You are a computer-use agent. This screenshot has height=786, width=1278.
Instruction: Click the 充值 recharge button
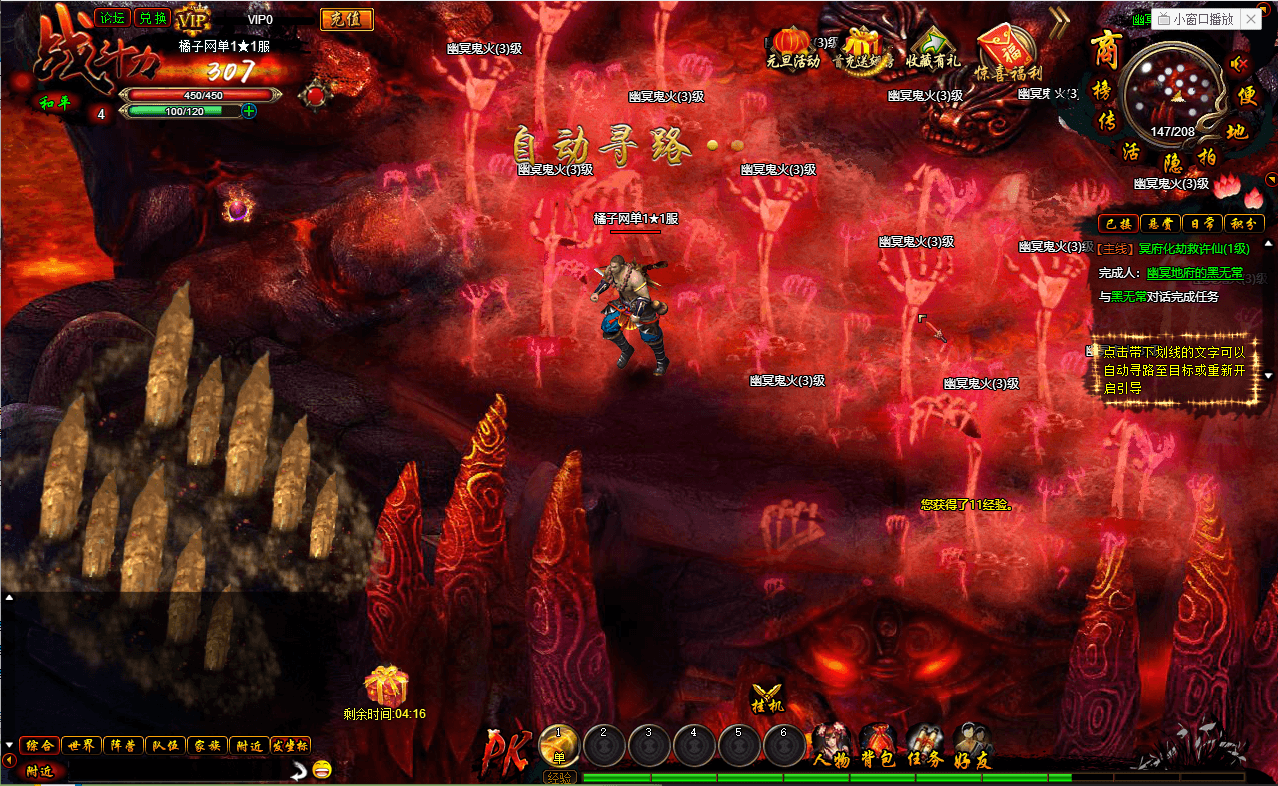click(346, 19)
